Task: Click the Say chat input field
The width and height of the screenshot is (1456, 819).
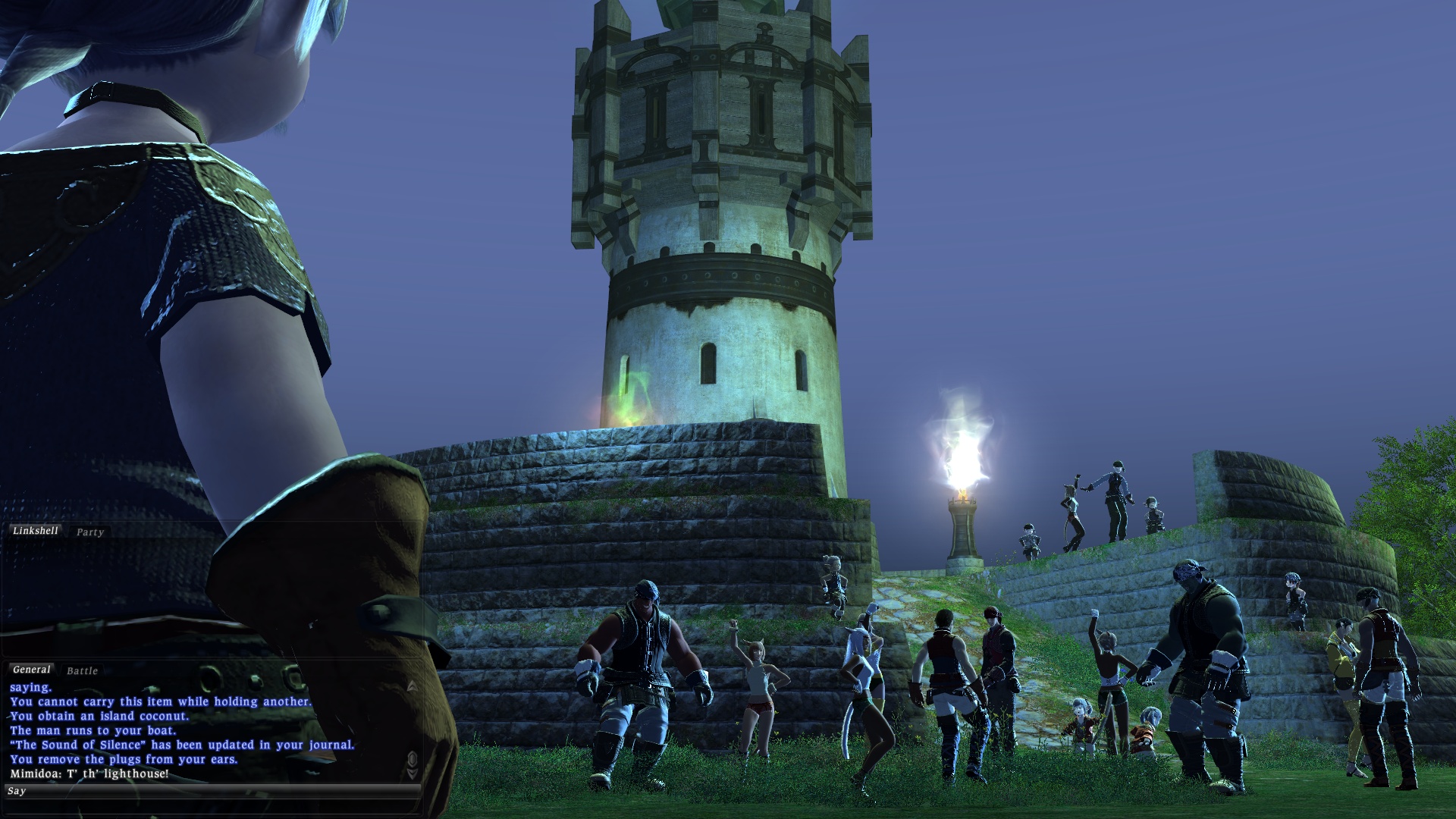Action: pos(212,791)
